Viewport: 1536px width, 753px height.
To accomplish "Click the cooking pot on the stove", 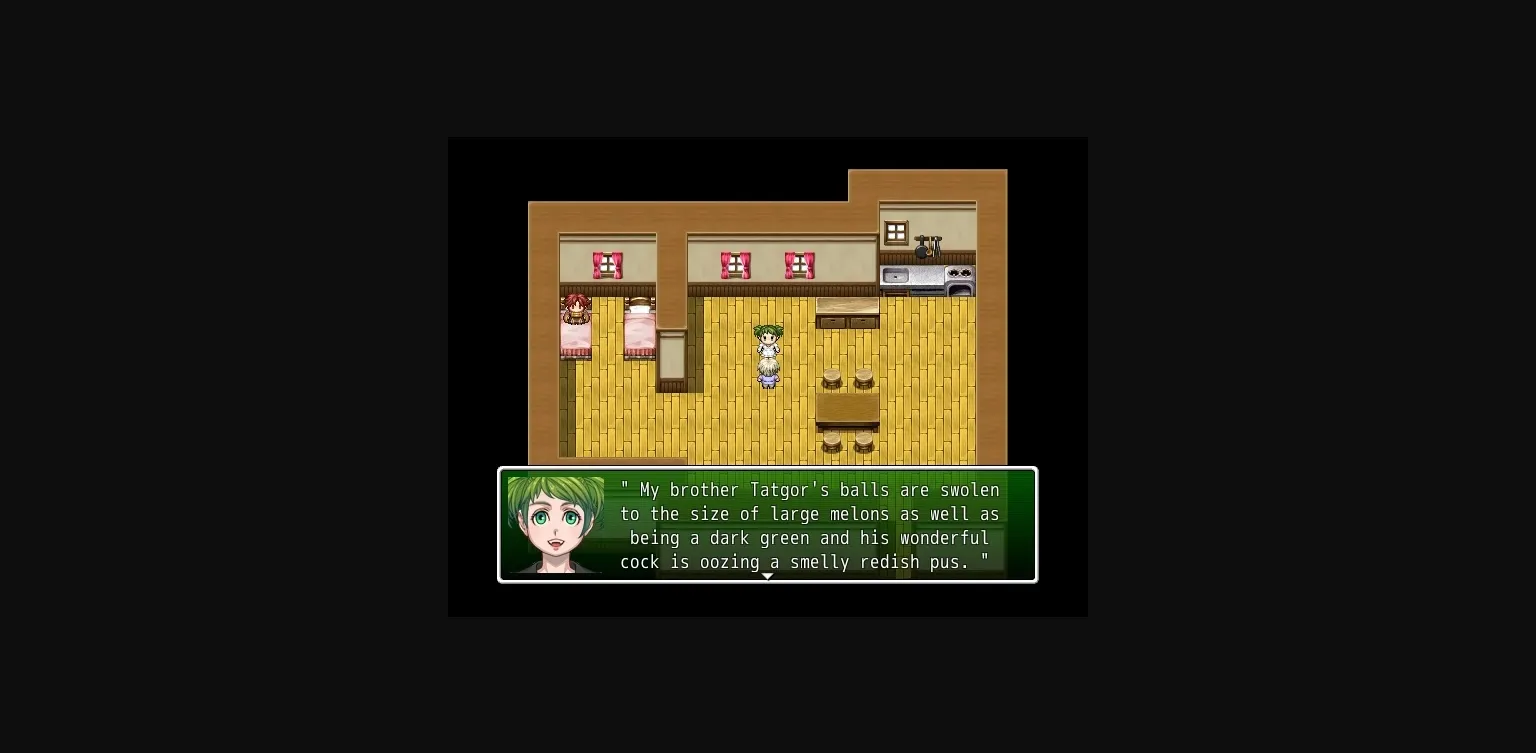I will click(921, 250).
